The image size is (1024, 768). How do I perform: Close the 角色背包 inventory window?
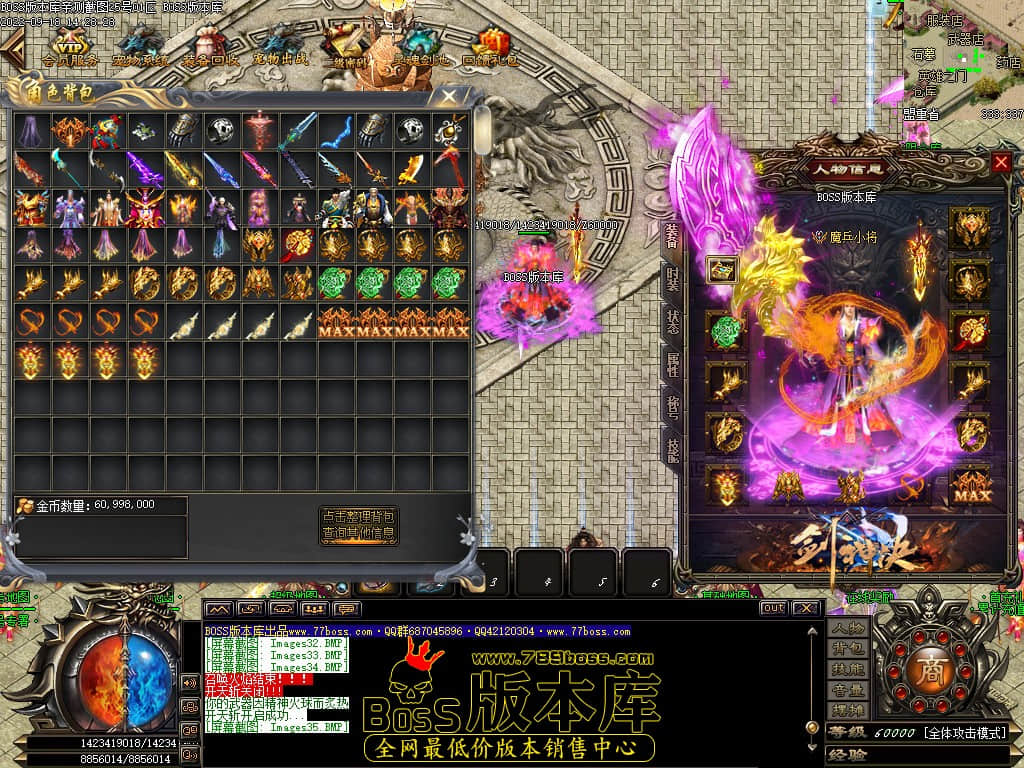pos(451,96)
